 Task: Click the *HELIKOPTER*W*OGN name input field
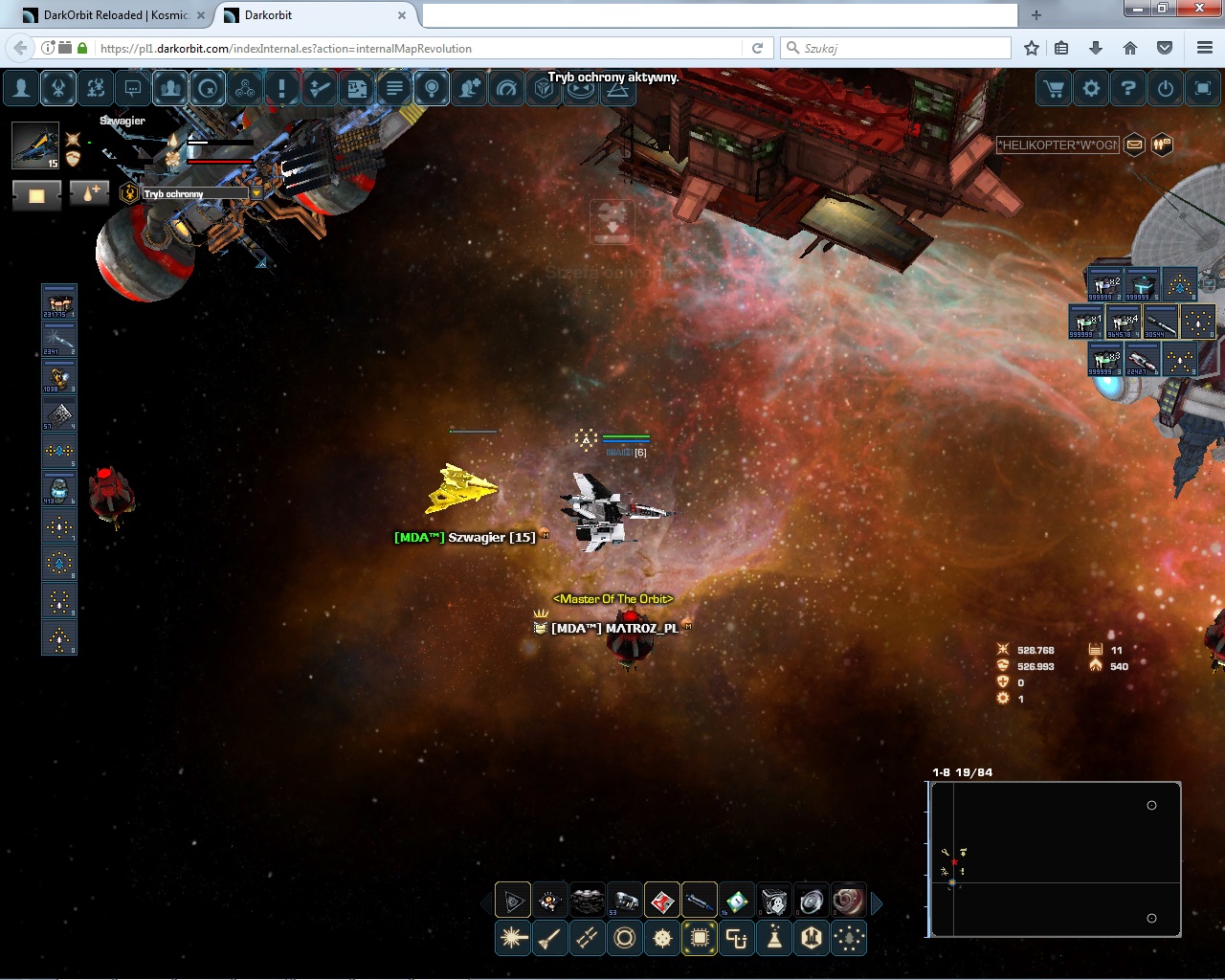click(1057, 145)
